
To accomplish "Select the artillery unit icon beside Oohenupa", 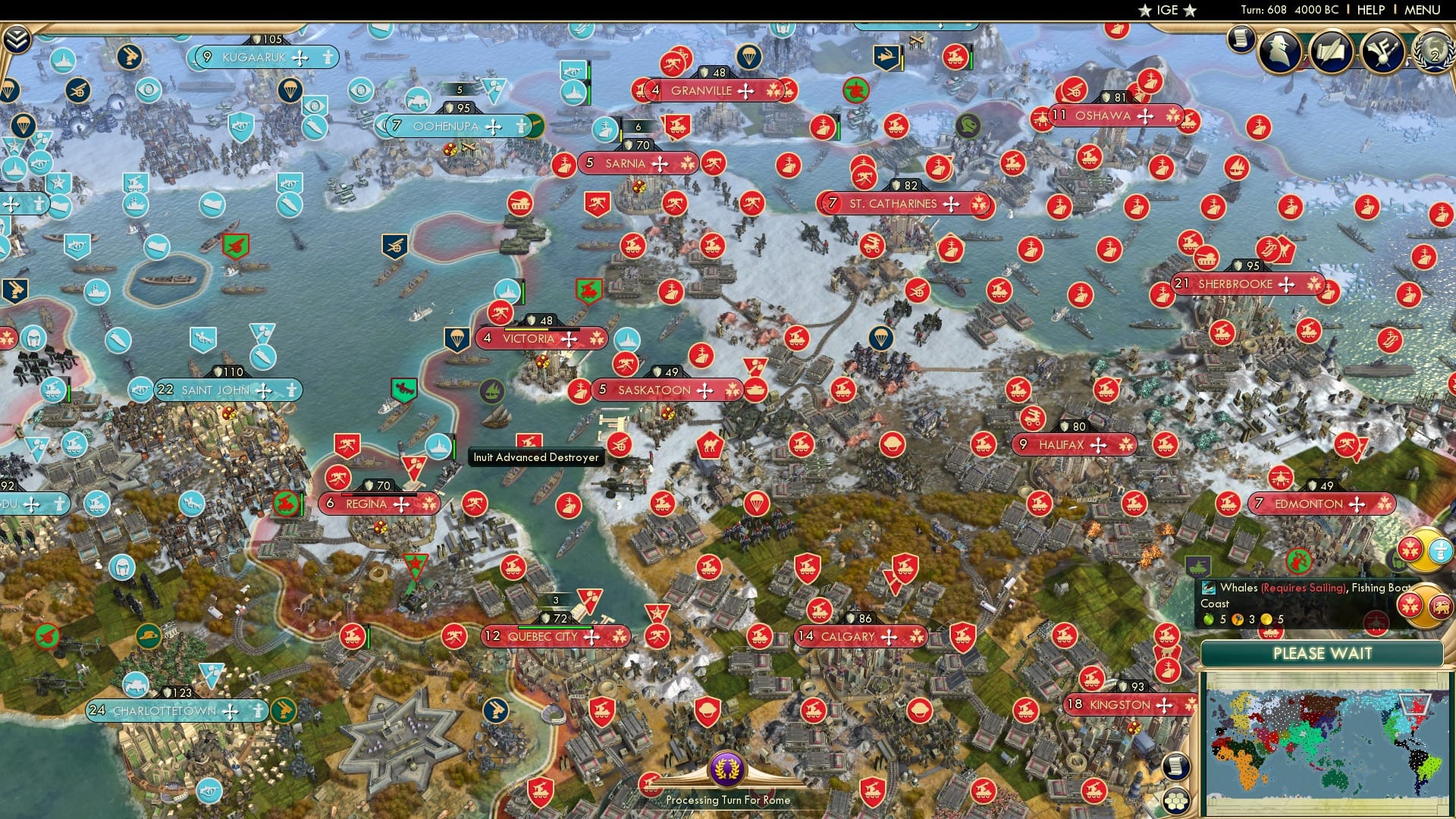I will pyautogui.click(x=419, y=102).
